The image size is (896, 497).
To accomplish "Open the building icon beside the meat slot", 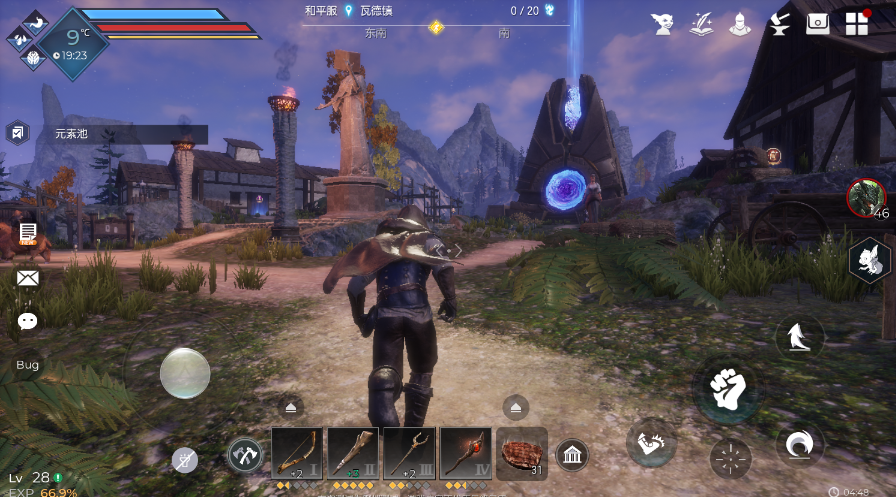I will pos(572,456).
